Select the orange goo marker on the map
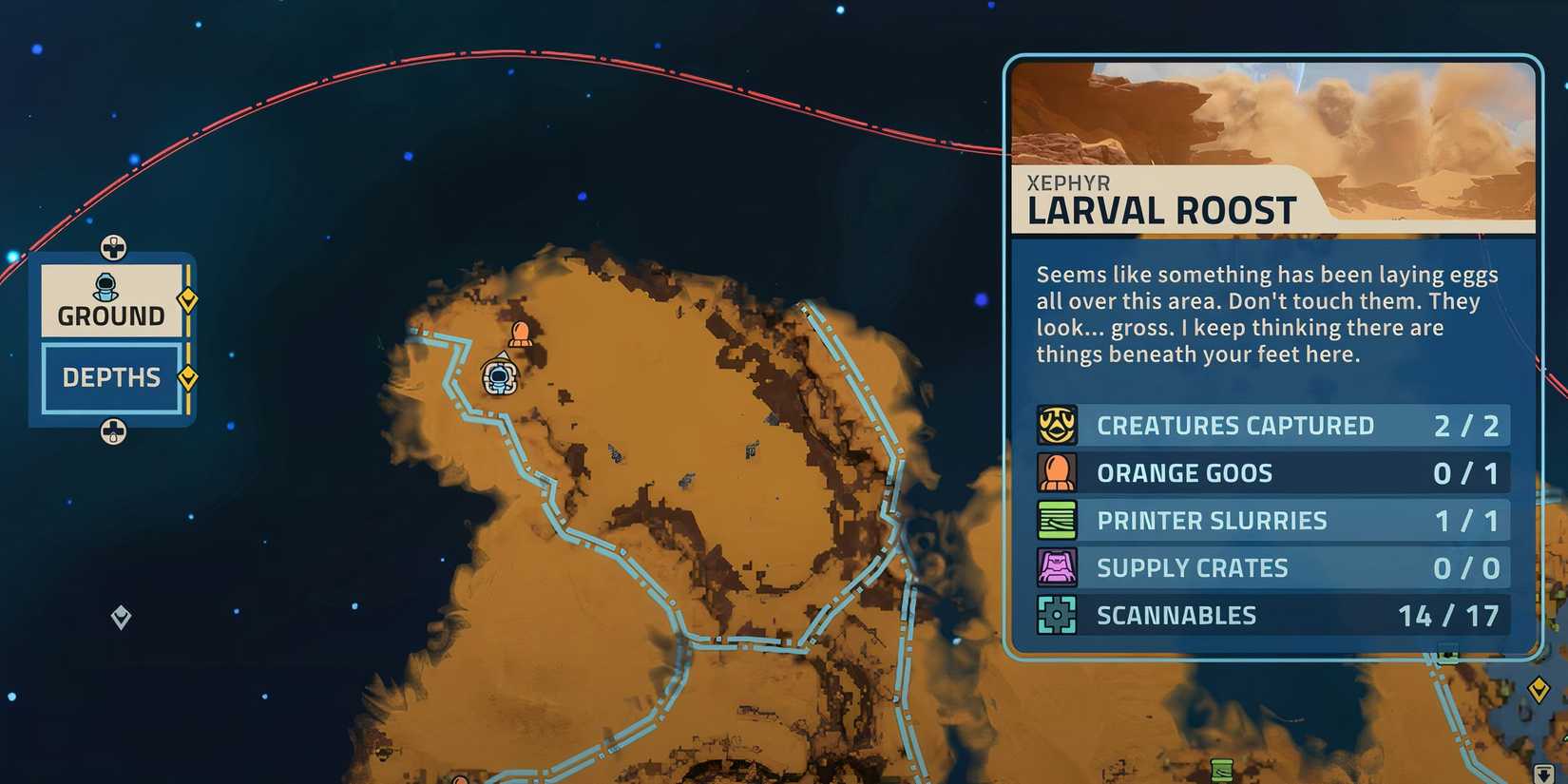Screen dimensions: 1568x784 click(521, 335)
